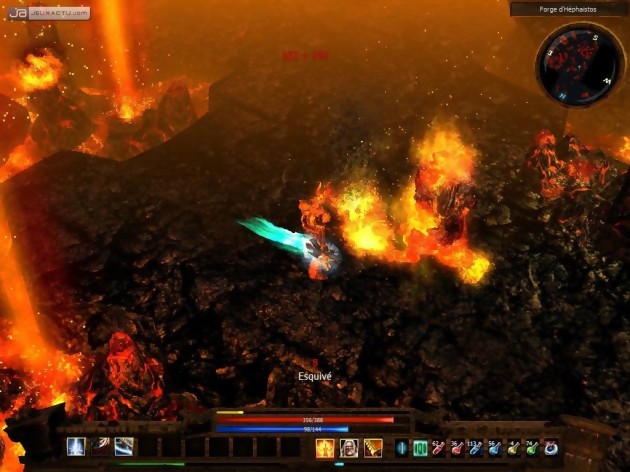630x472 pixels.
Task: Select the green rectangular rune icon
Action: click(420, 448)
